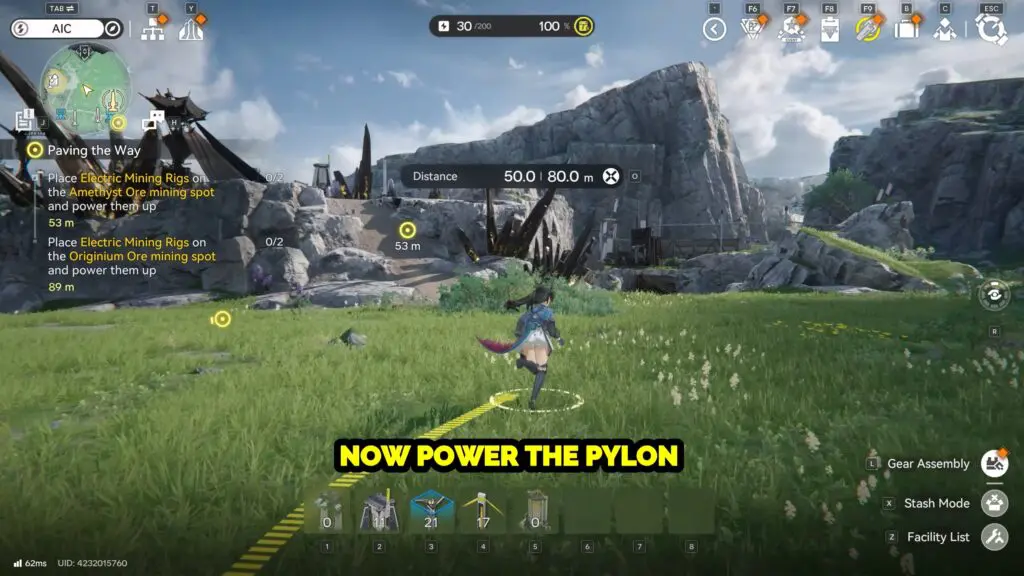
Task: Select the pylon hotbar slot showing 17
Action: pyautogui.click(x=484, y=511)
